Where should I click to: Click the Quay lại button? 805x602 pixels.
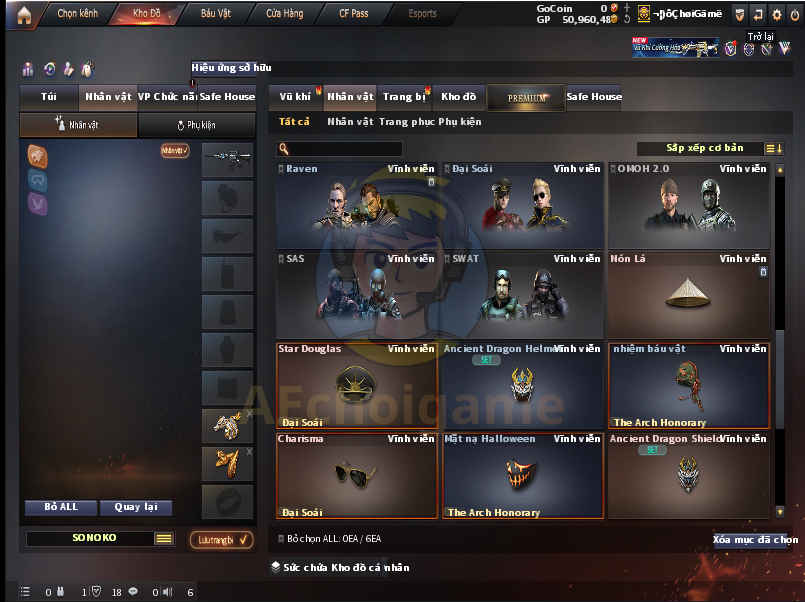tap(136, 507)
